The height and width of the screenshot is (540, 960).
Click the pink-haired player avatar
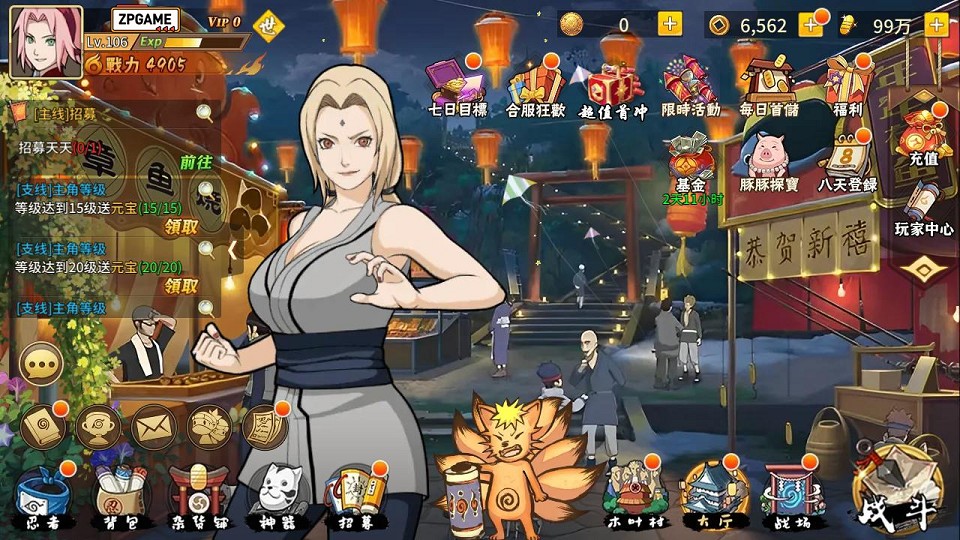tap(46, 42)
